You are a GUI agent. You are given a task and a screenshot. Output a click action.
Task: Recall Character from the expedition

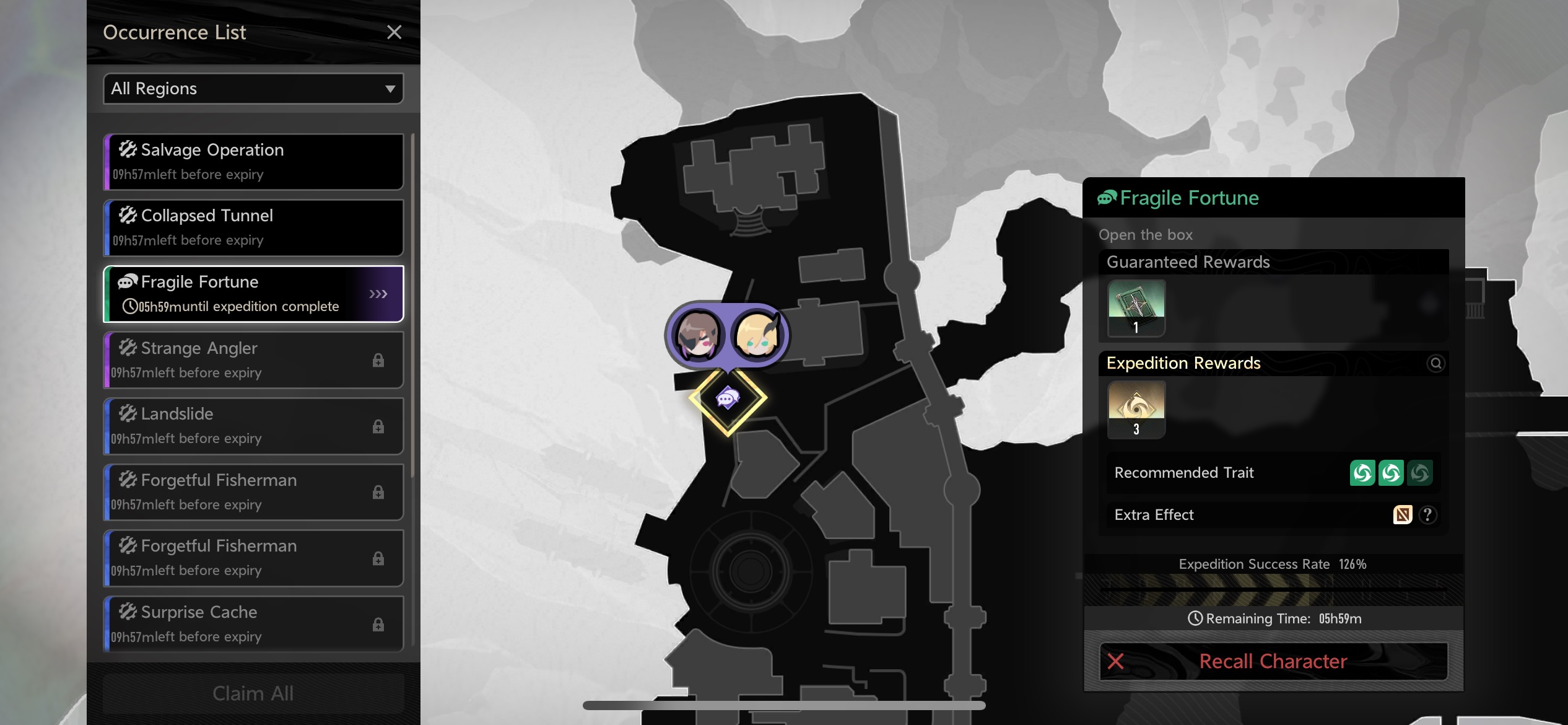1273,661
